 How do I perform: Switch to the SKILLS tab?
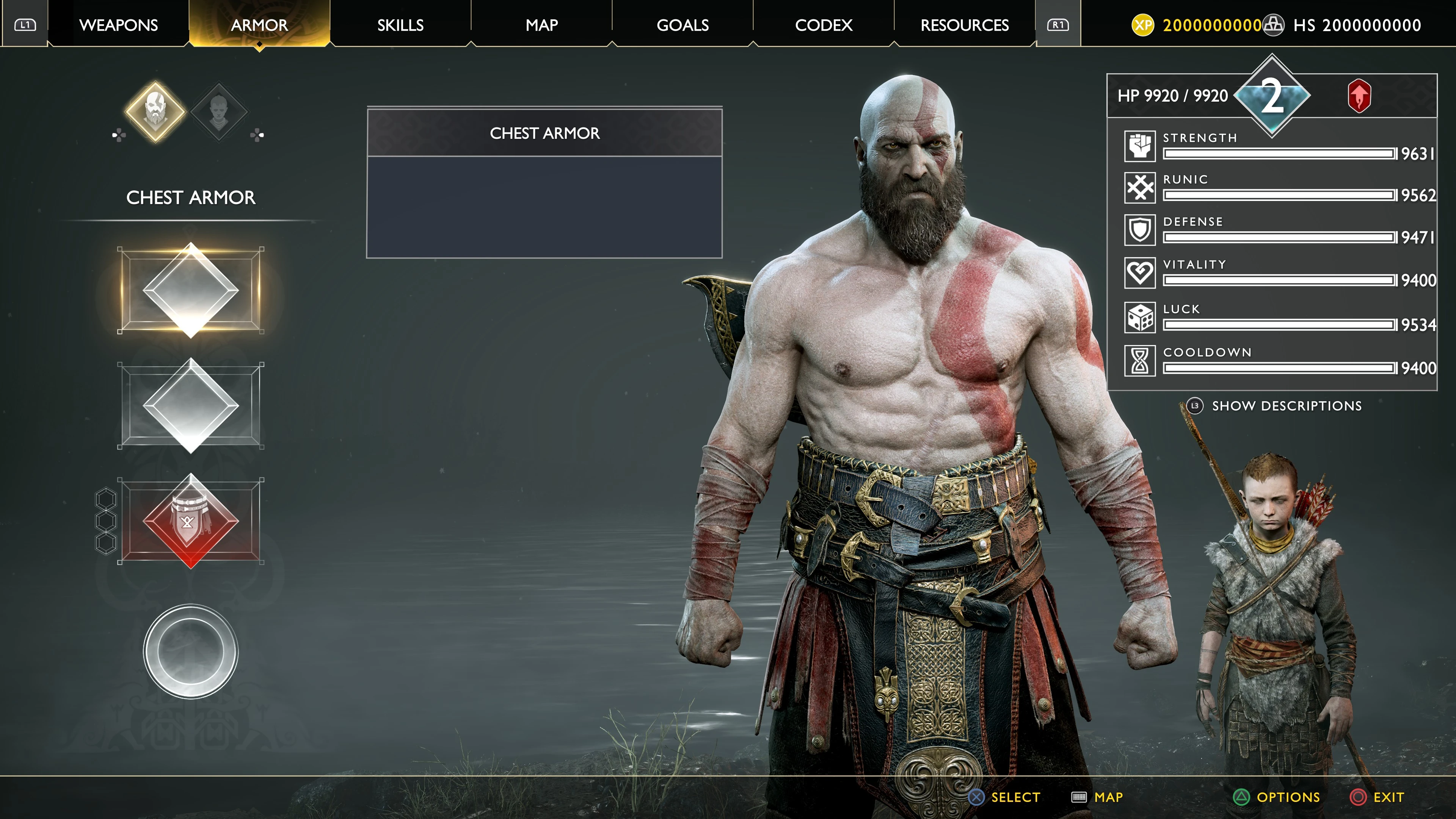click(401, 25)
